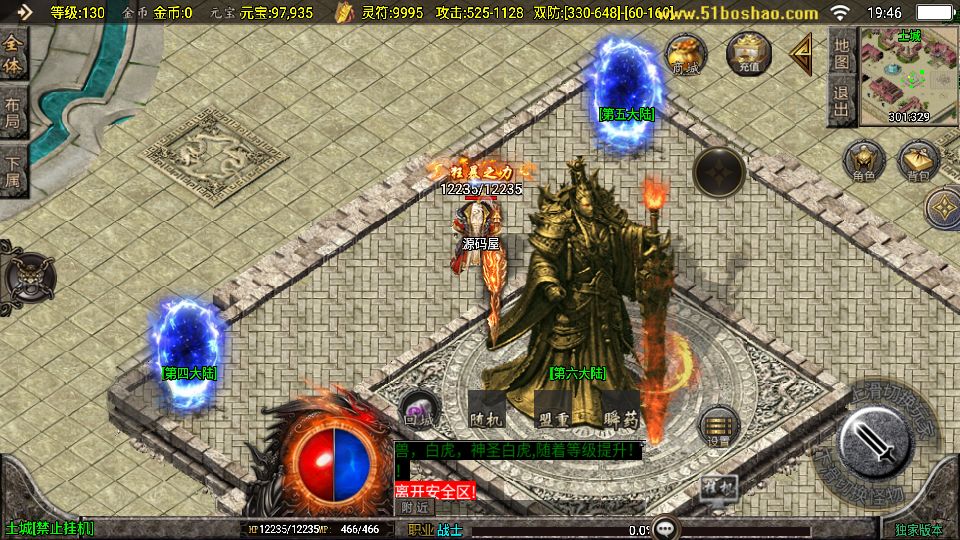Open the chat speech bubble icon
The height and width of the screenshot is (540, 960).
point(667,527)
